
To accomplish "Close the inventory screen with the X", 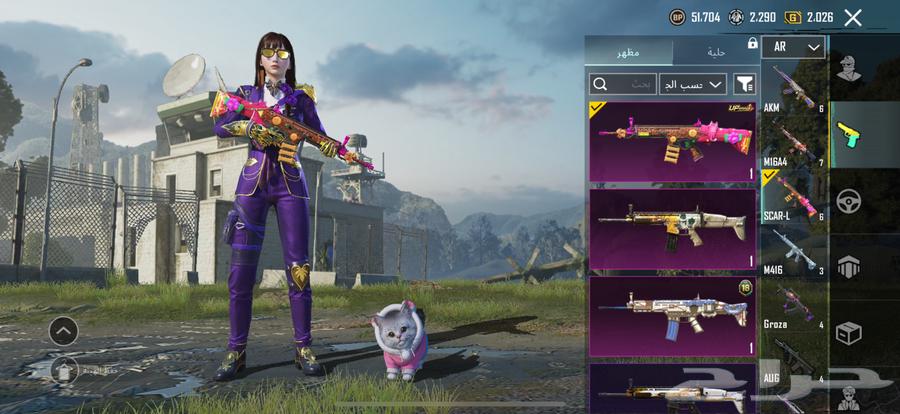I will (x=853, y=17).
